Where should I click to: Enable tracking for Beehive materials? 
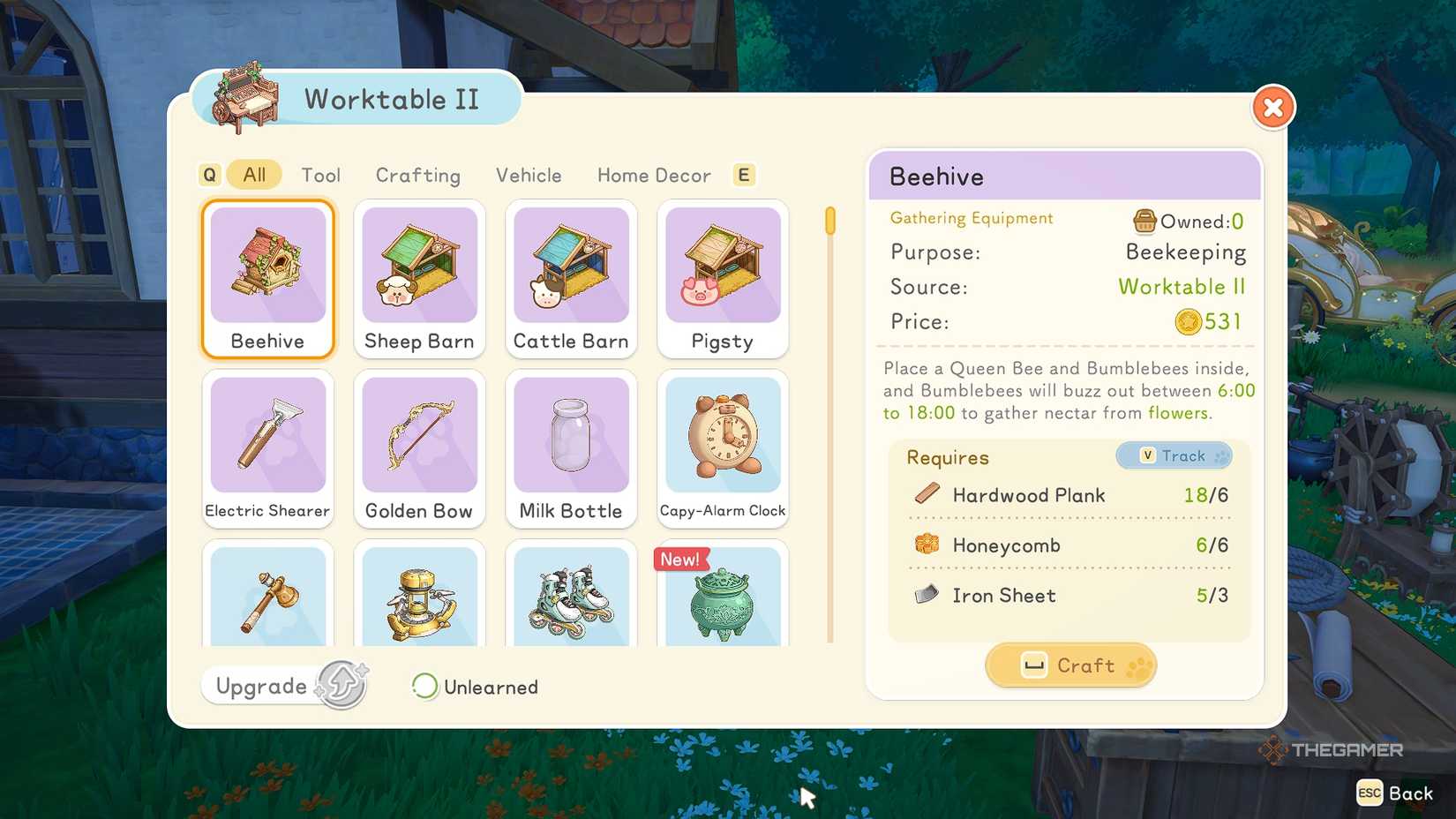point(1175,455)
